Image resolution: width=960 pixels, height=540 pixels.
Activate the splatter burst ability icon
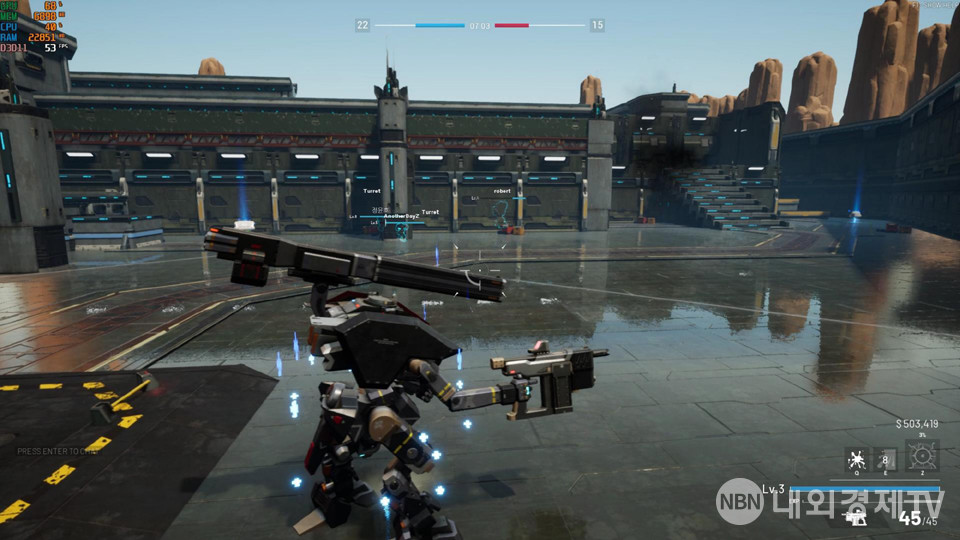coord(857,460)
